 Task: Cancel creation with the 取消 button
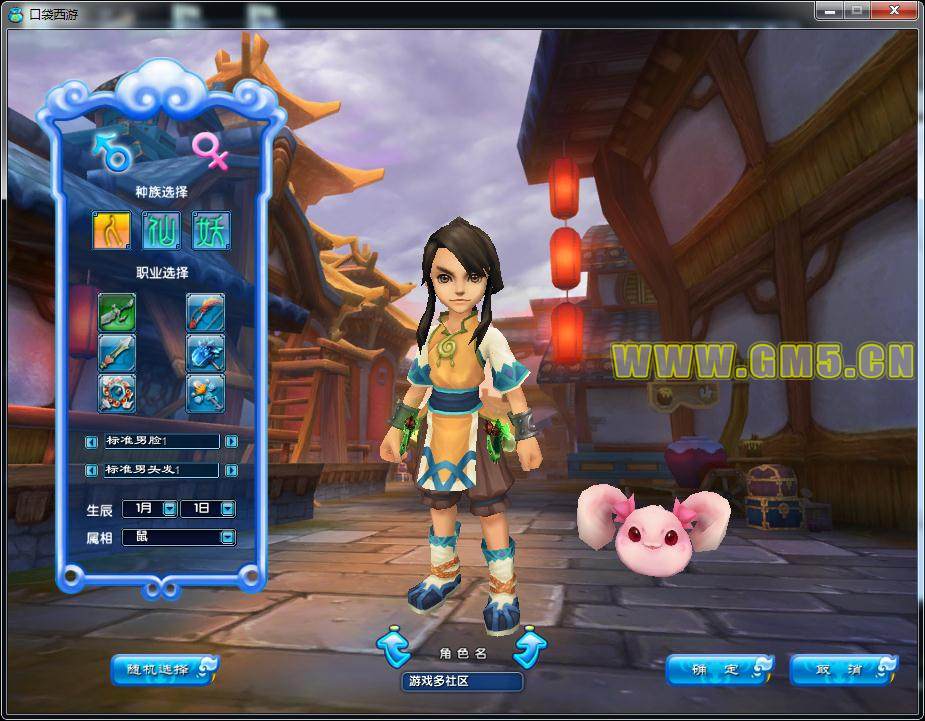click(x=843, y=669)
